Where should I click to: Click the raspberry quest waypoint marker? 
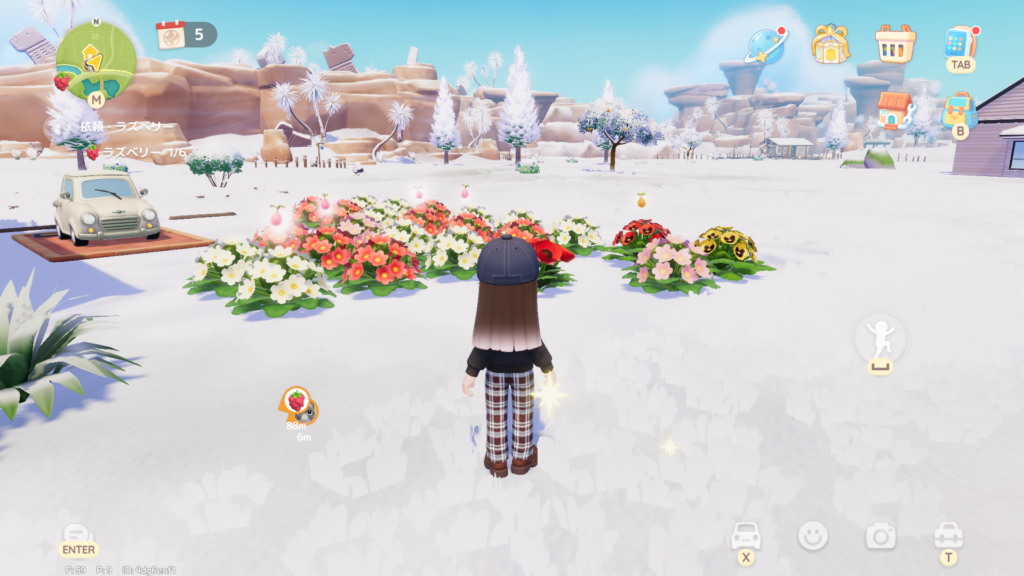click(x=297, y=402)
